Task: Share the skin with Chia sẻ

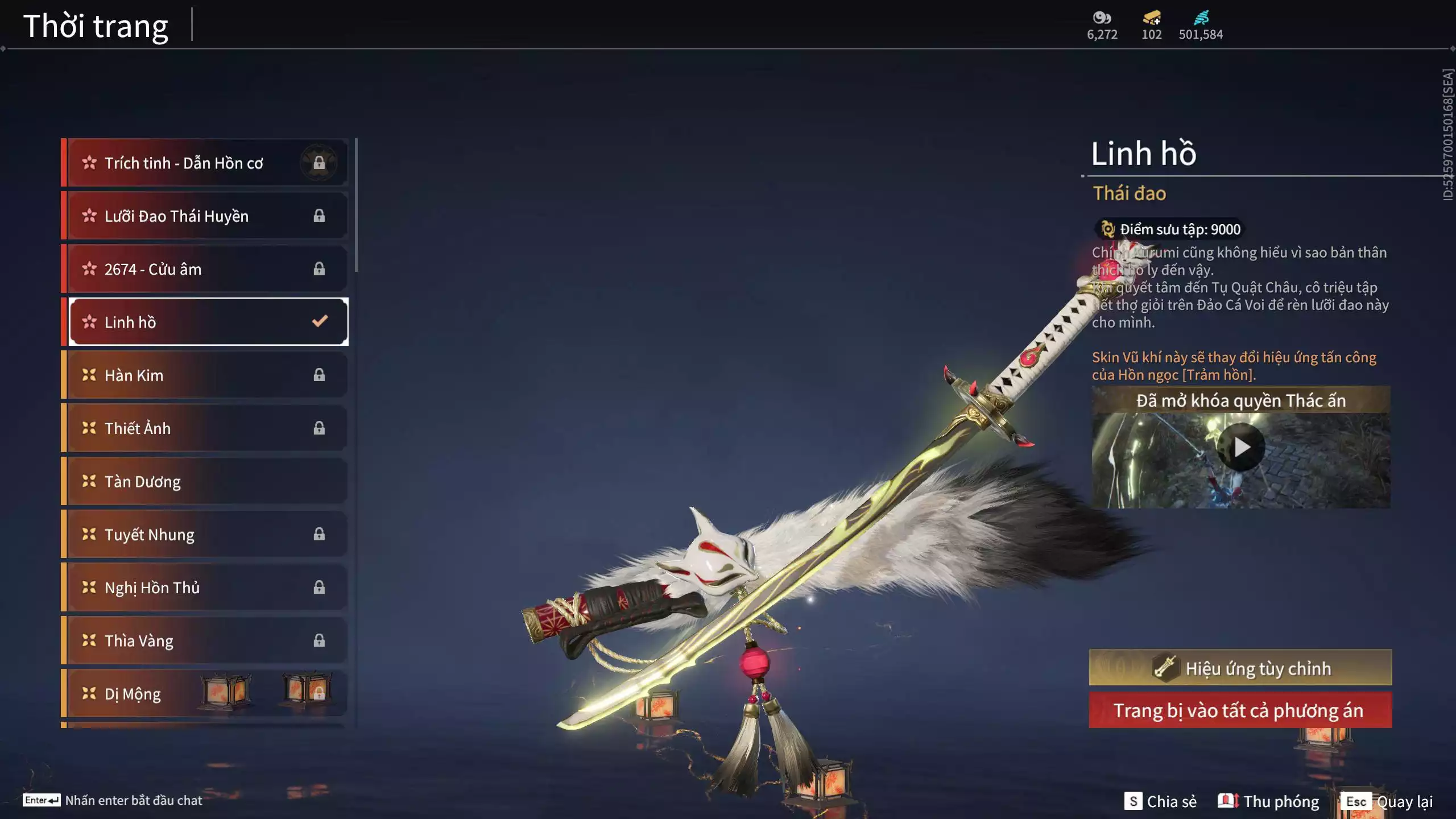Action: pos(1160,801)
